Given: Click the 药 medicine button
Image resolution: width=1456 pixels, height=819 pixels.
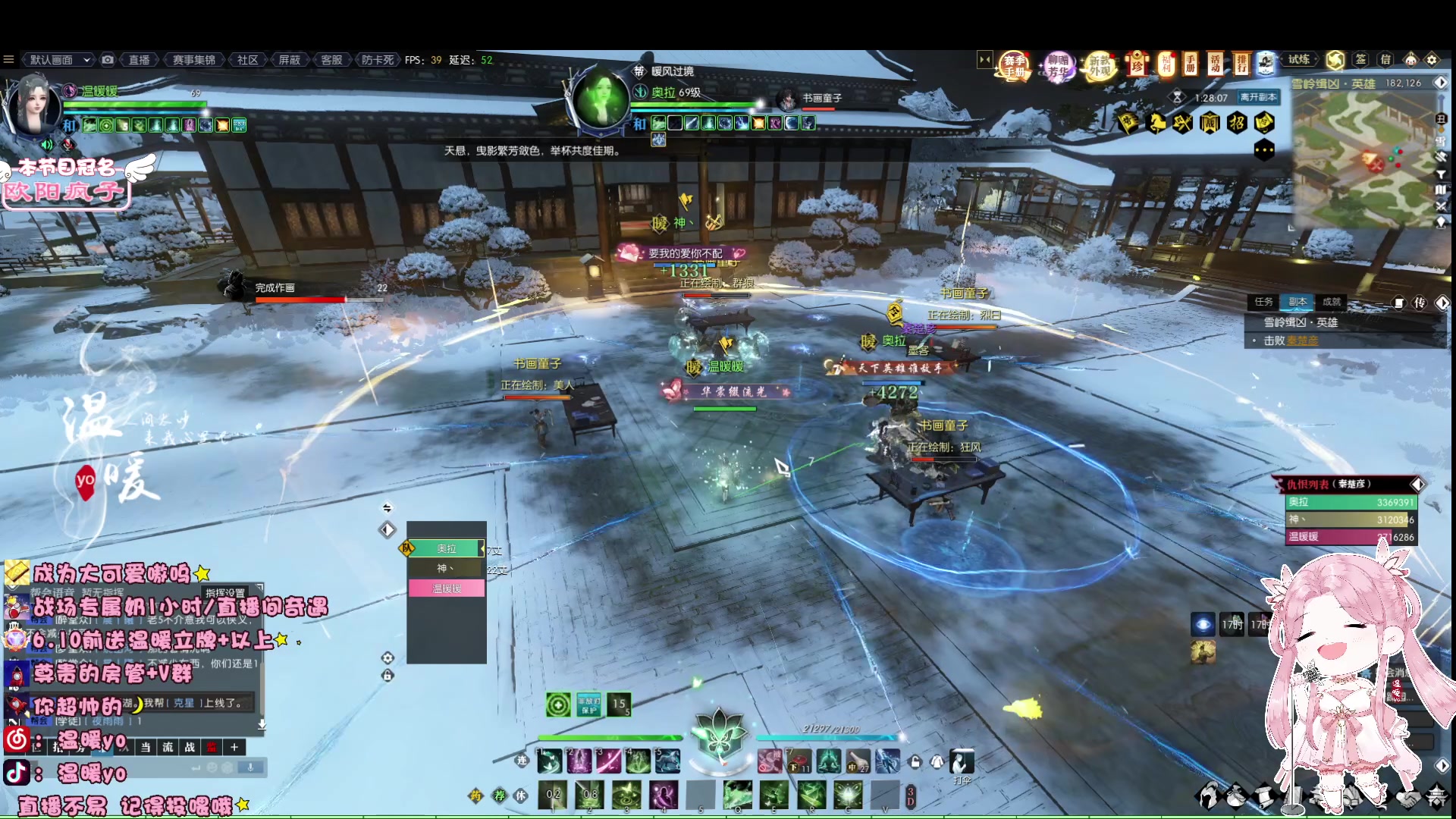Looking at the screenshot, I should 475,795.
